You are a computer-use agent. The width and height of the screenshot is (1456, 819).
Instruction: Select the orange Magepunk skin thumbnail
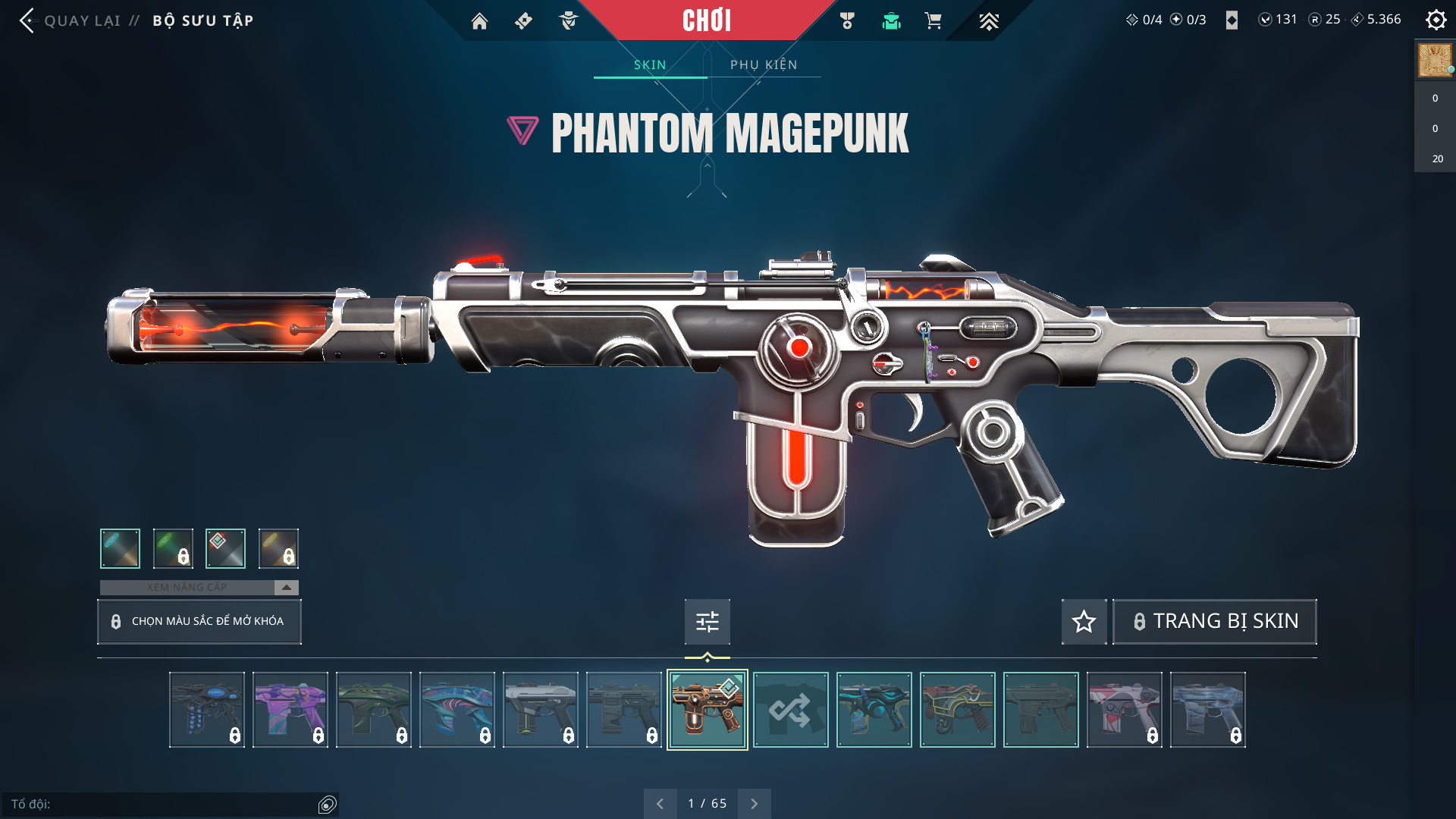707,710
